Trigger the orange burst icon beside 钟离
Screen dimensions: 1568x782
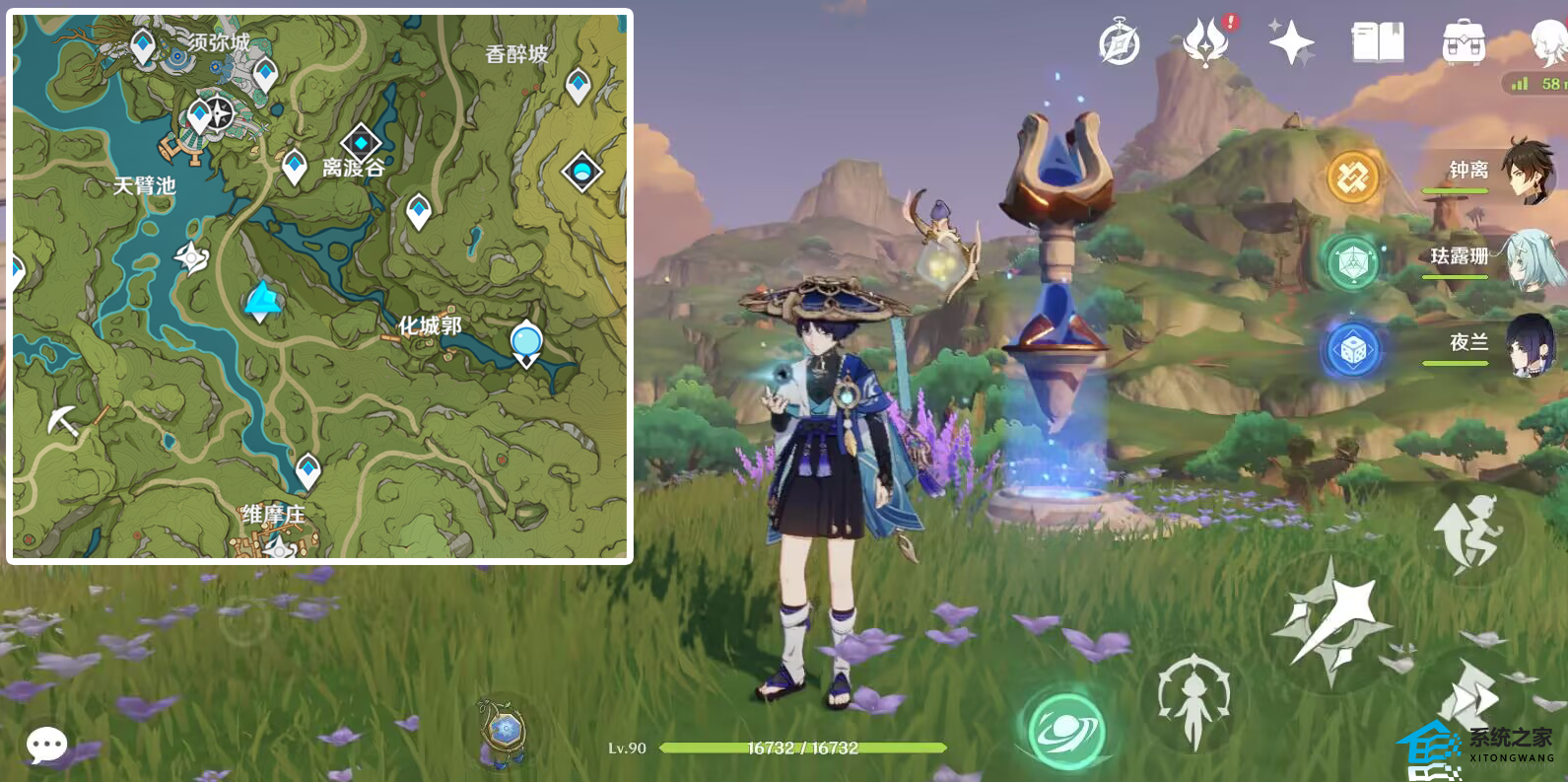(1353, 178)
